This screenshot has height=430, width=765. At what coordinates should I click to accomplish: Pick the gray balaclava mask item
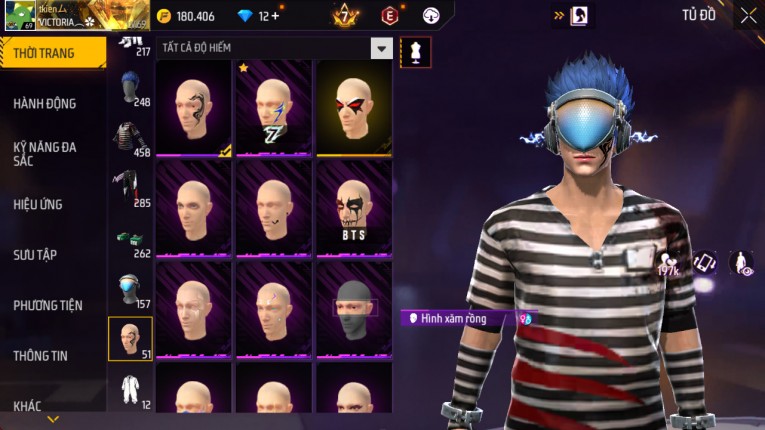tap(354, 308)
